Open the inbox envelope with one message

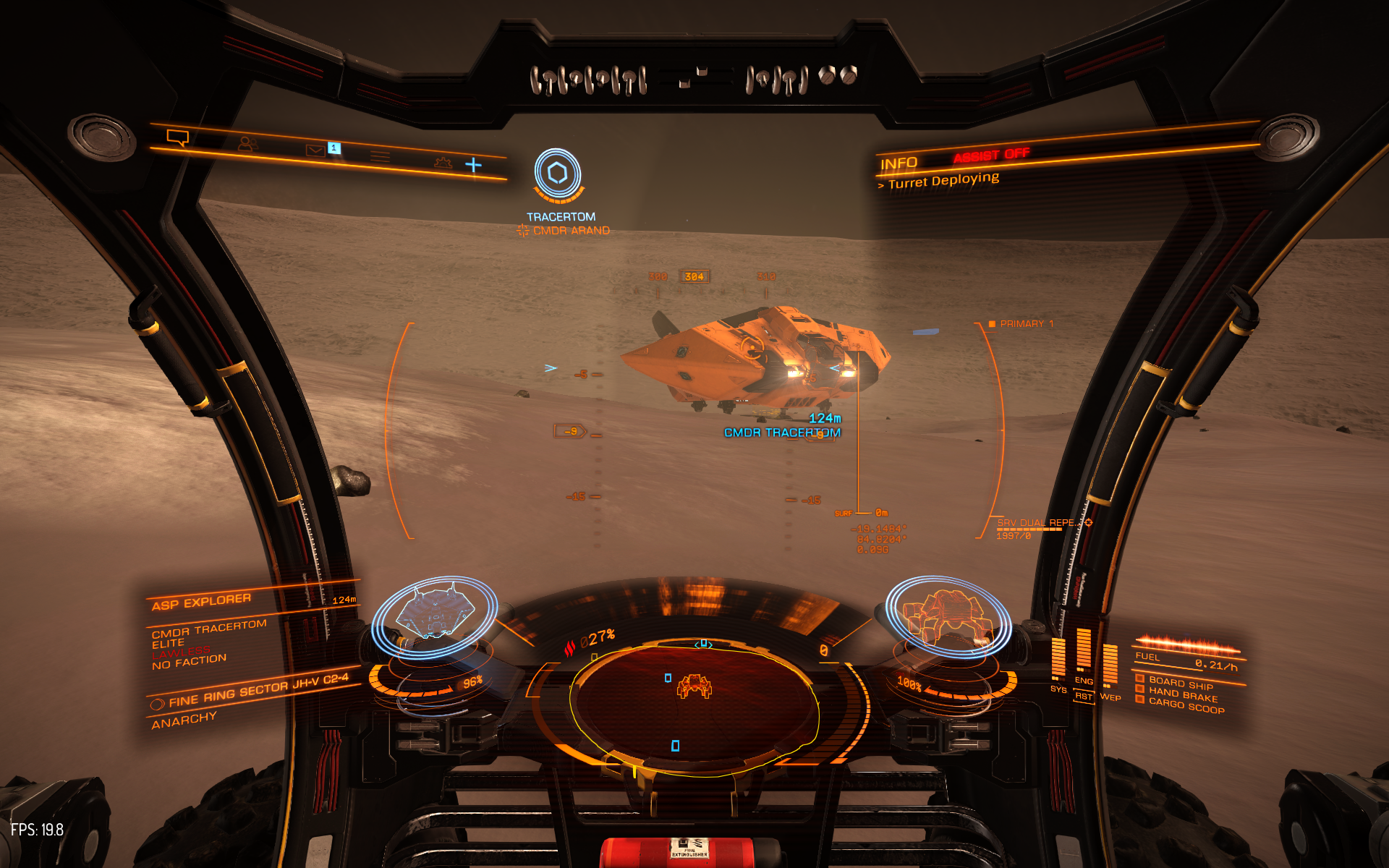click(315, 150)
